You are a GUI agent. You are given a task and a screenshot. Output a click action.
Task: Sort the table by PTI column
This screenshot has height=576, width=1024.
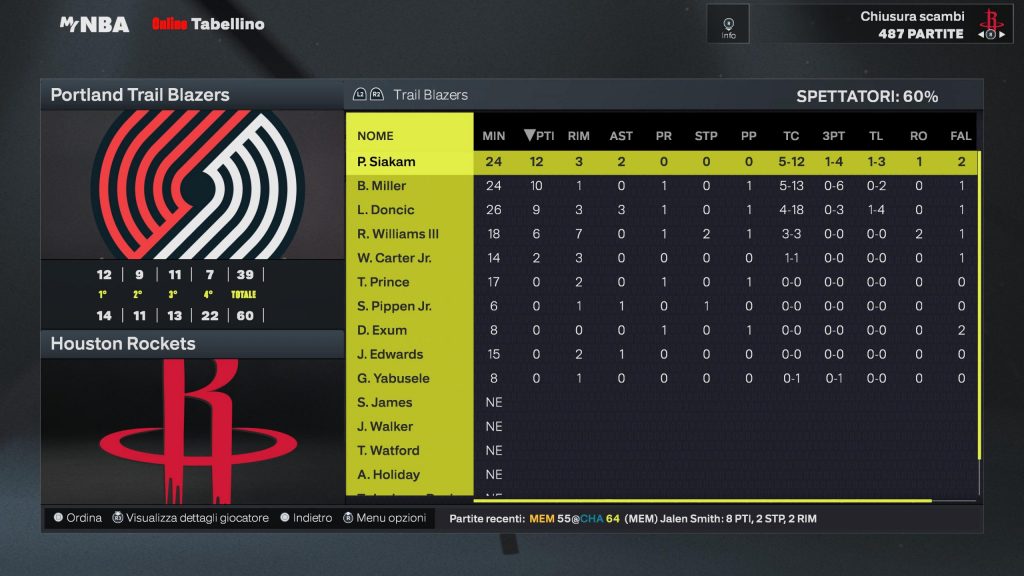540,136
